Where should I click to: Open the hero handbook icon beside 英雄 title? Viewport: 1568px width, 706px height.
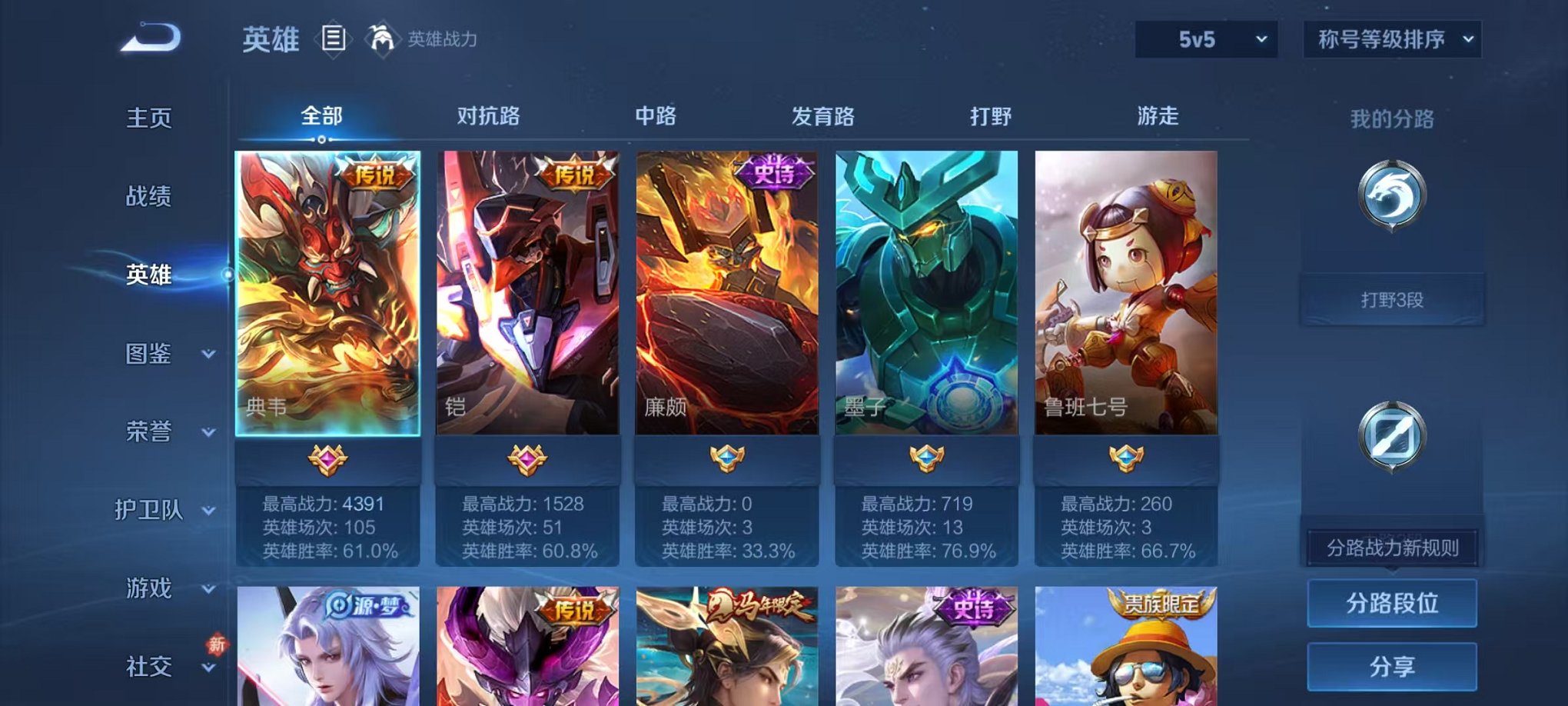click(x=334, y=38)
